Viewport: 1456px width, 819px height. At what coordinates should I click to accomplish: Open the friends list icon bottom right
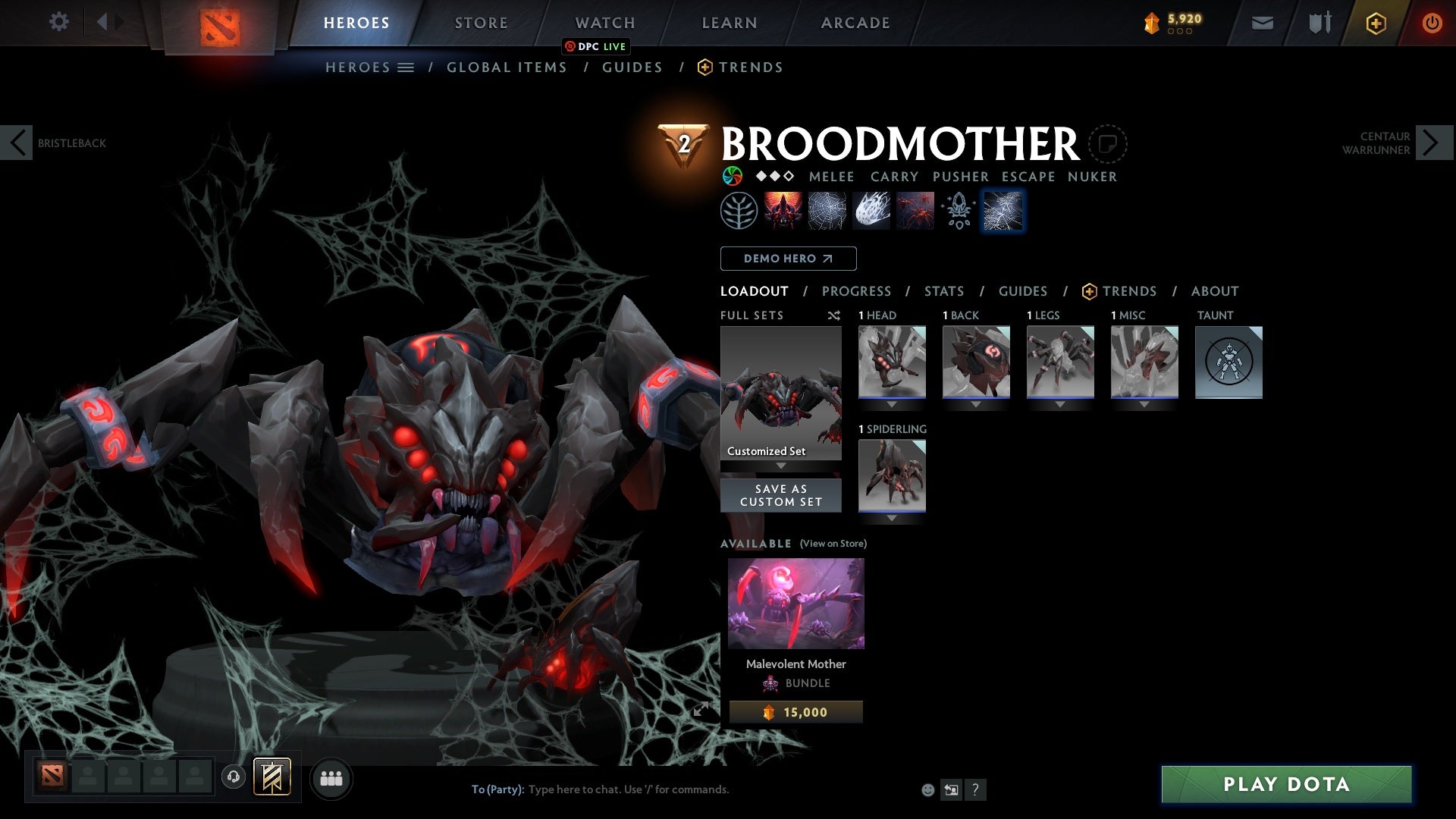(331, 777)
